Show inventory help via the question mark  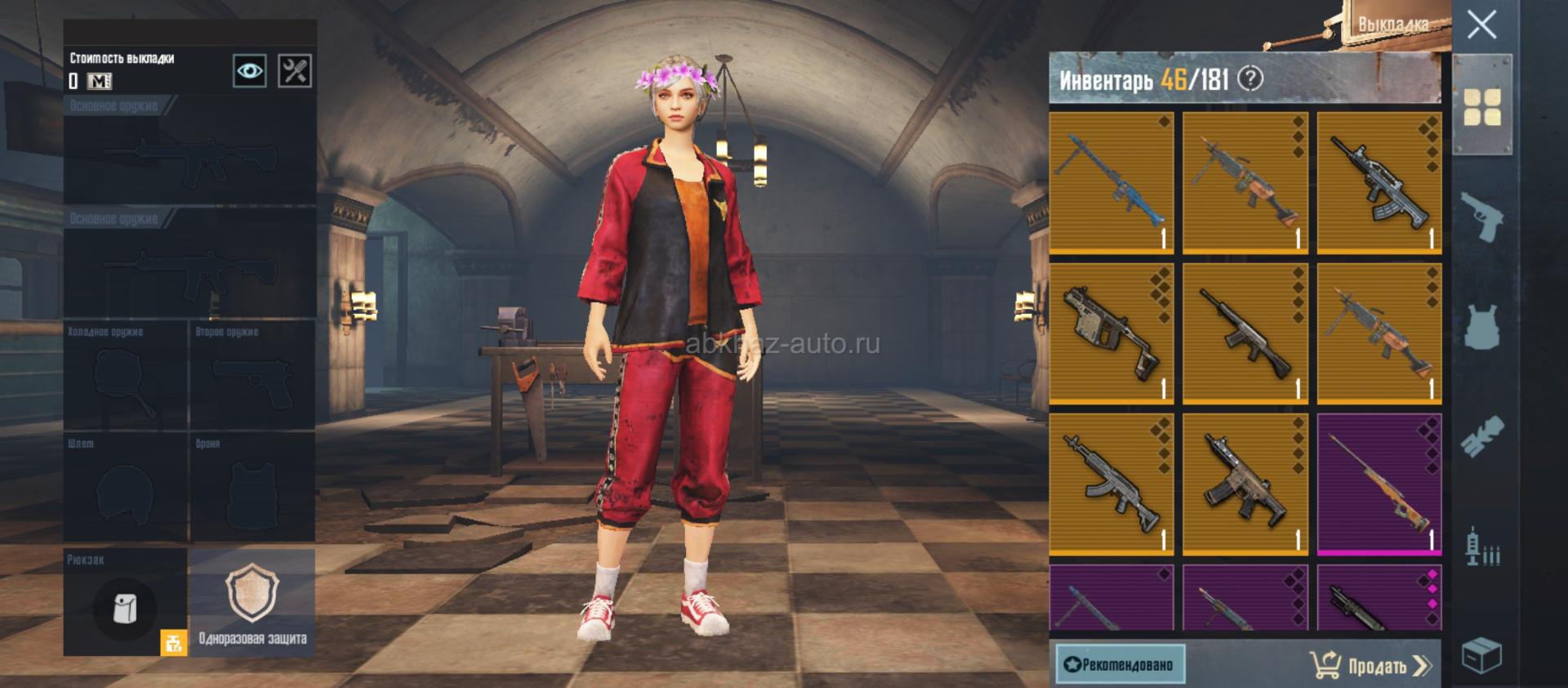(1250, 78)
